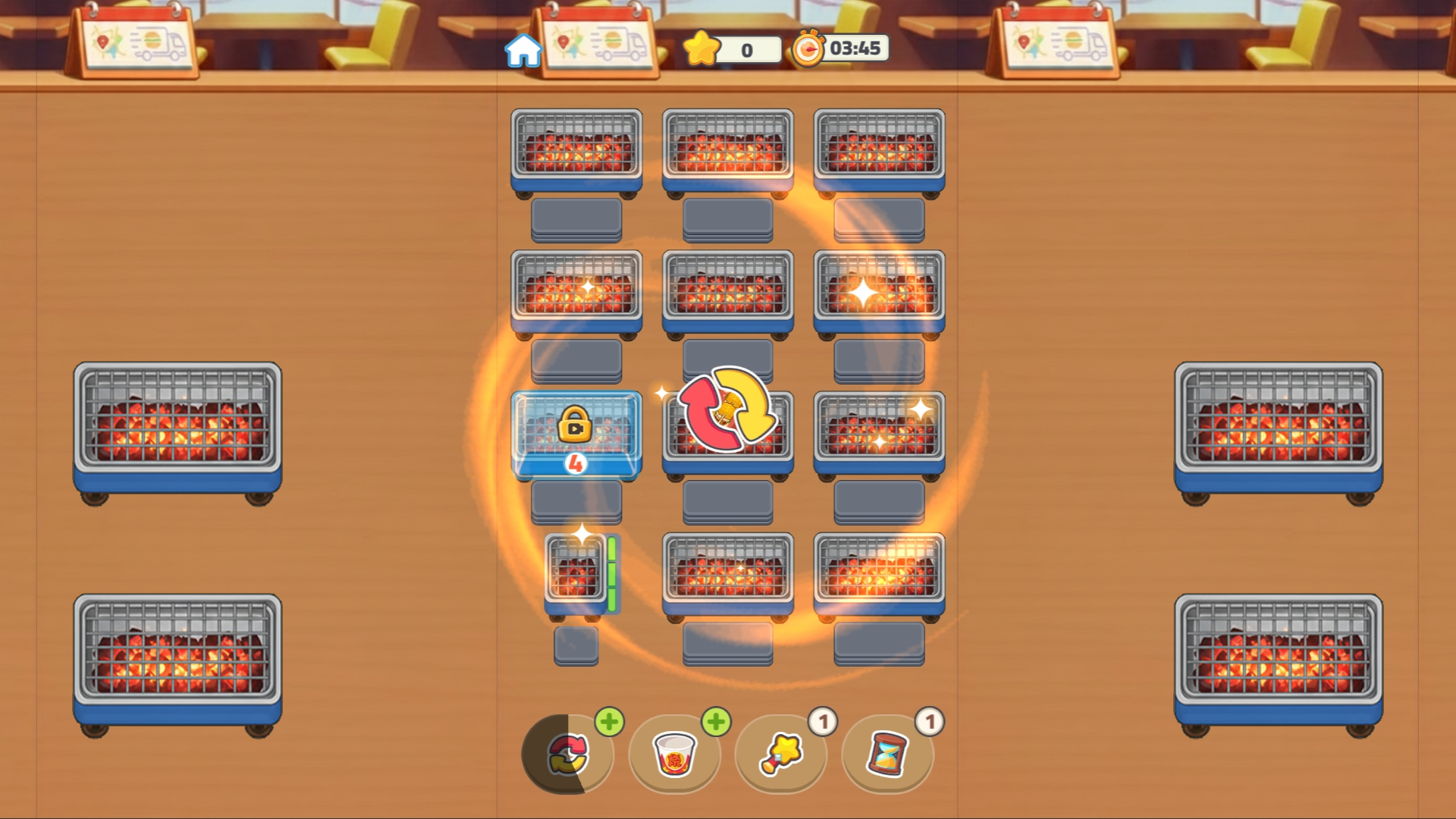Screen dimensions: 1456x819
Task: Tap the green cooking progress bar on the small grill
Action: 610,573
